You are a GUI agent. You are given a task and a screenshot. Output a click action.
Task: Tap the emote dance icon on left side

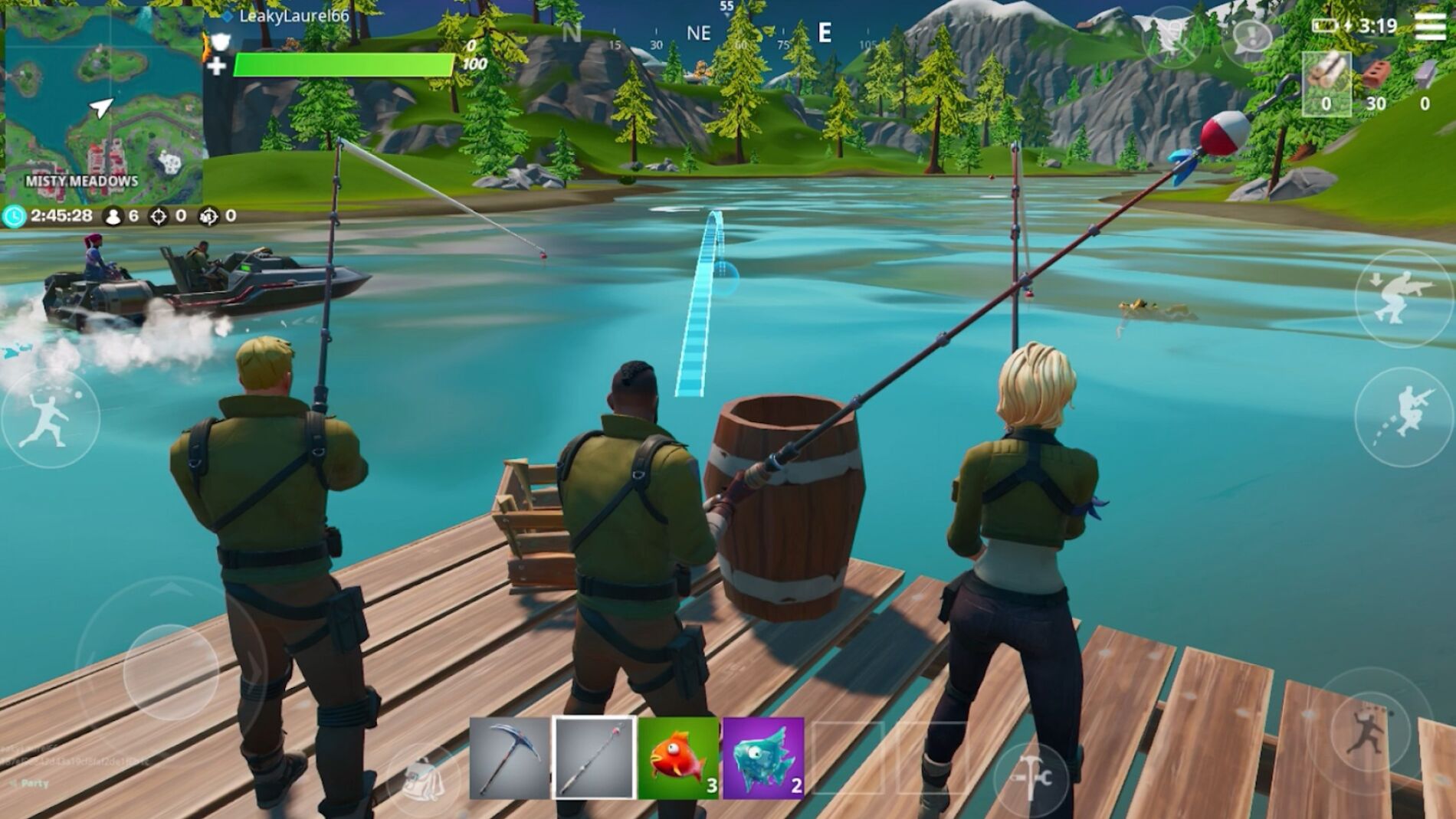click(x=48, y=414)
